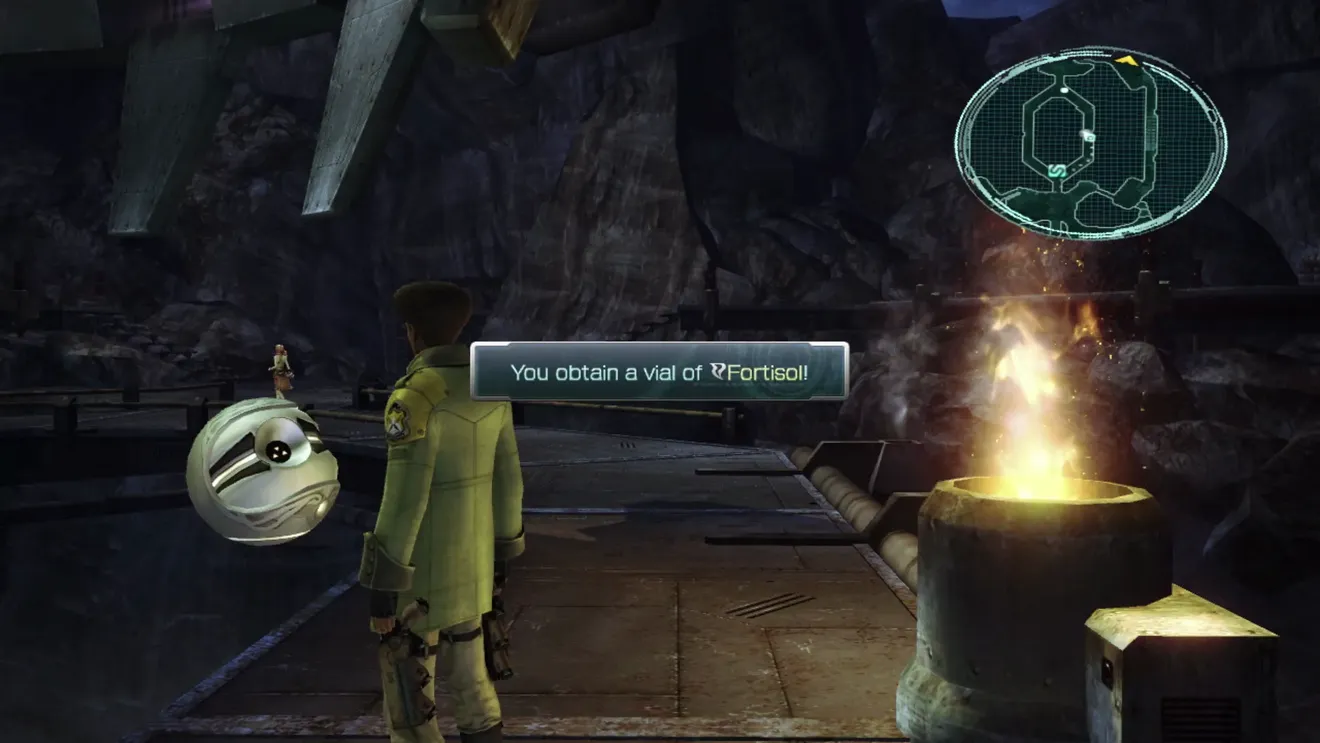The image size is (1320, 743).
Task: Click the oval minimap
Action: 1090,144
